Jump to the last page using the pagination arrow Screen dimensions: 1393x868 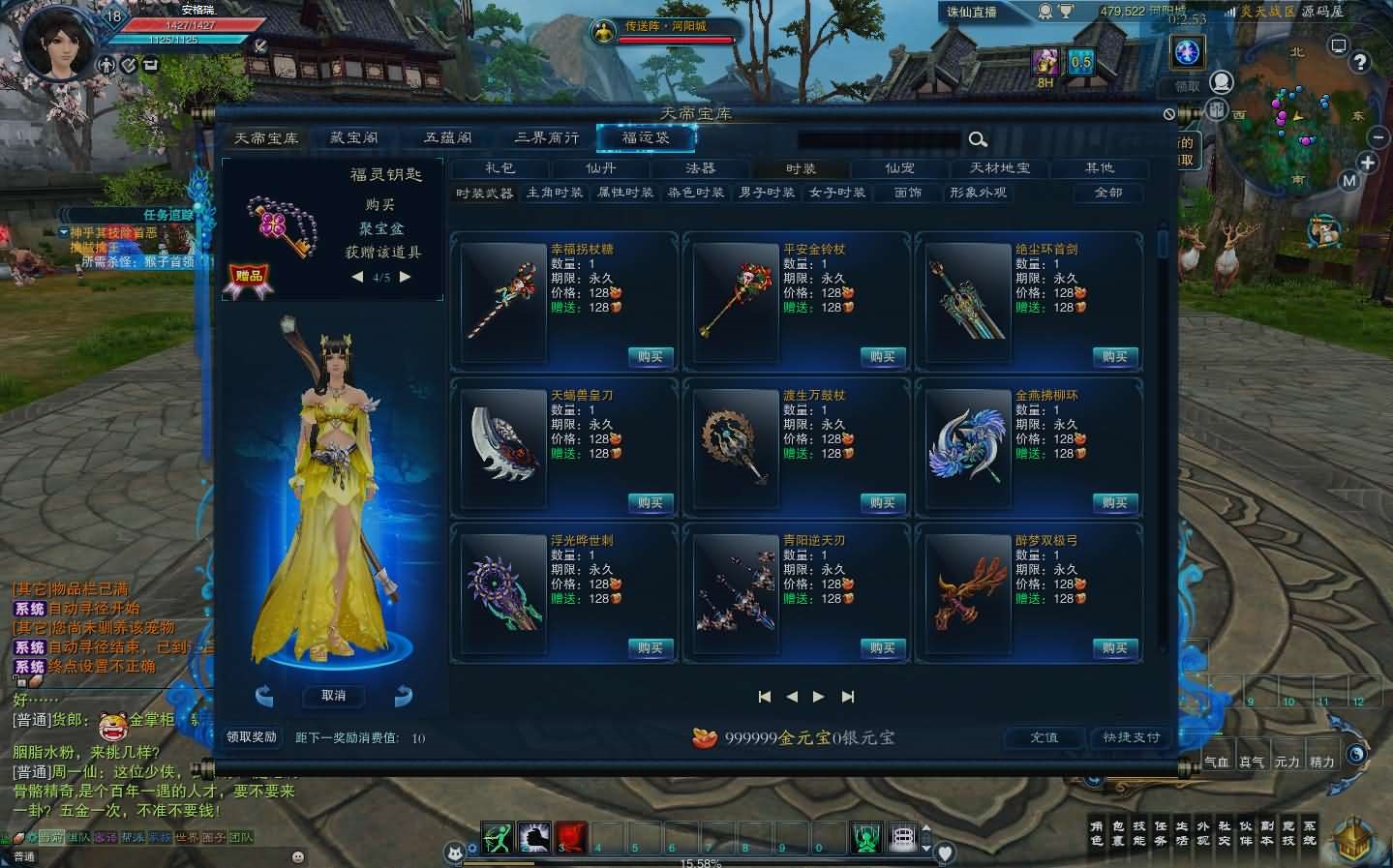pos(847,696)
